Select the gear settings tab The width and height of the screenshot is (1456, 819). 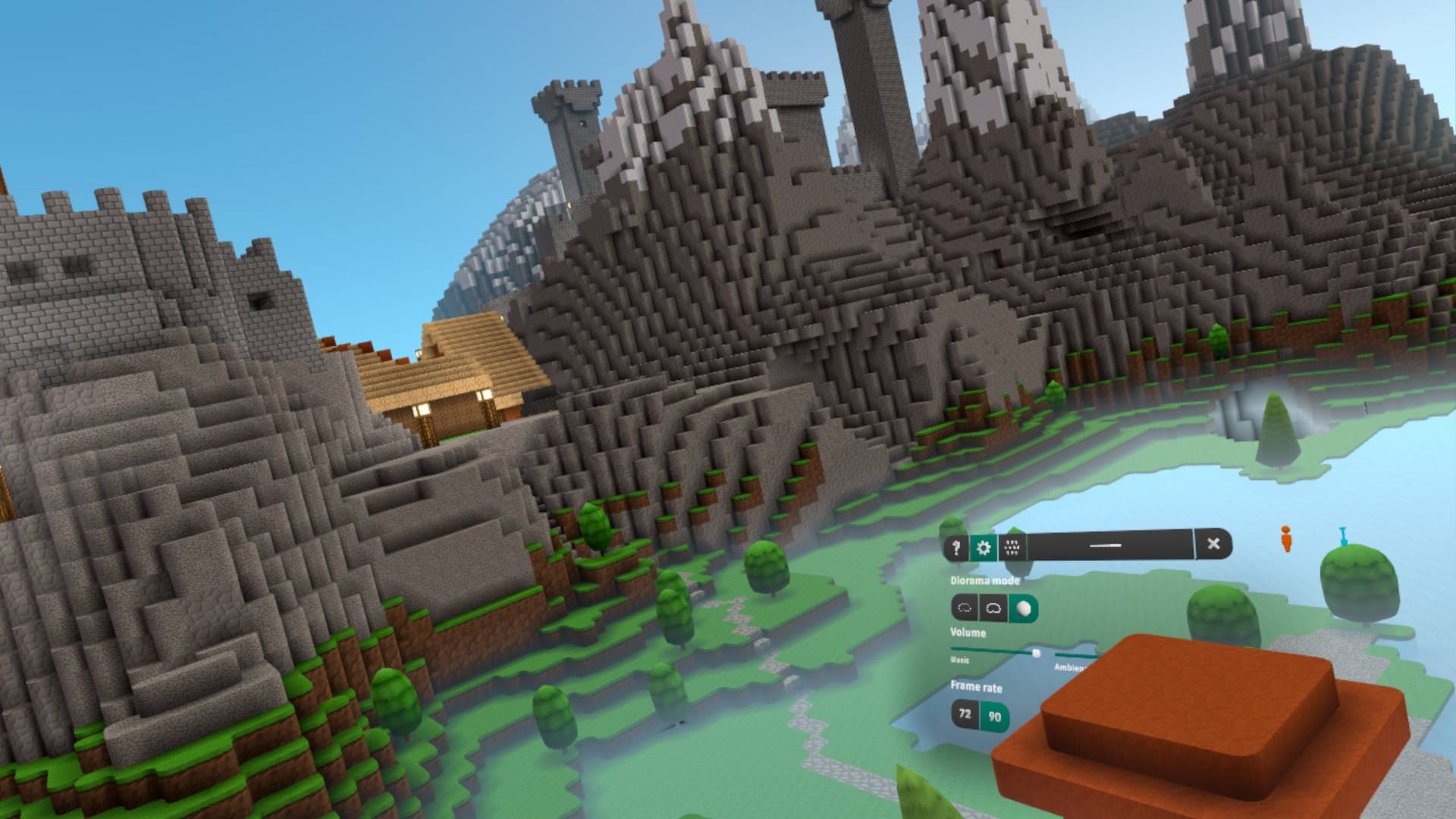(x=984, y=548)
